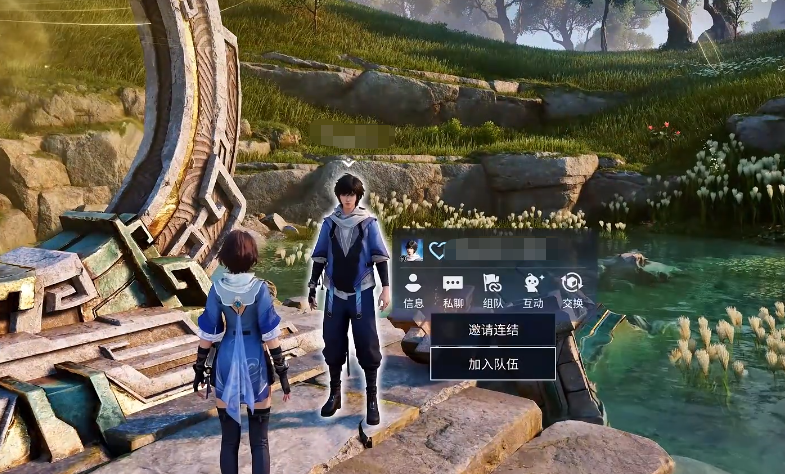Click the 邀请连结 invite button
Screen dimensions: 785x474
493,329
